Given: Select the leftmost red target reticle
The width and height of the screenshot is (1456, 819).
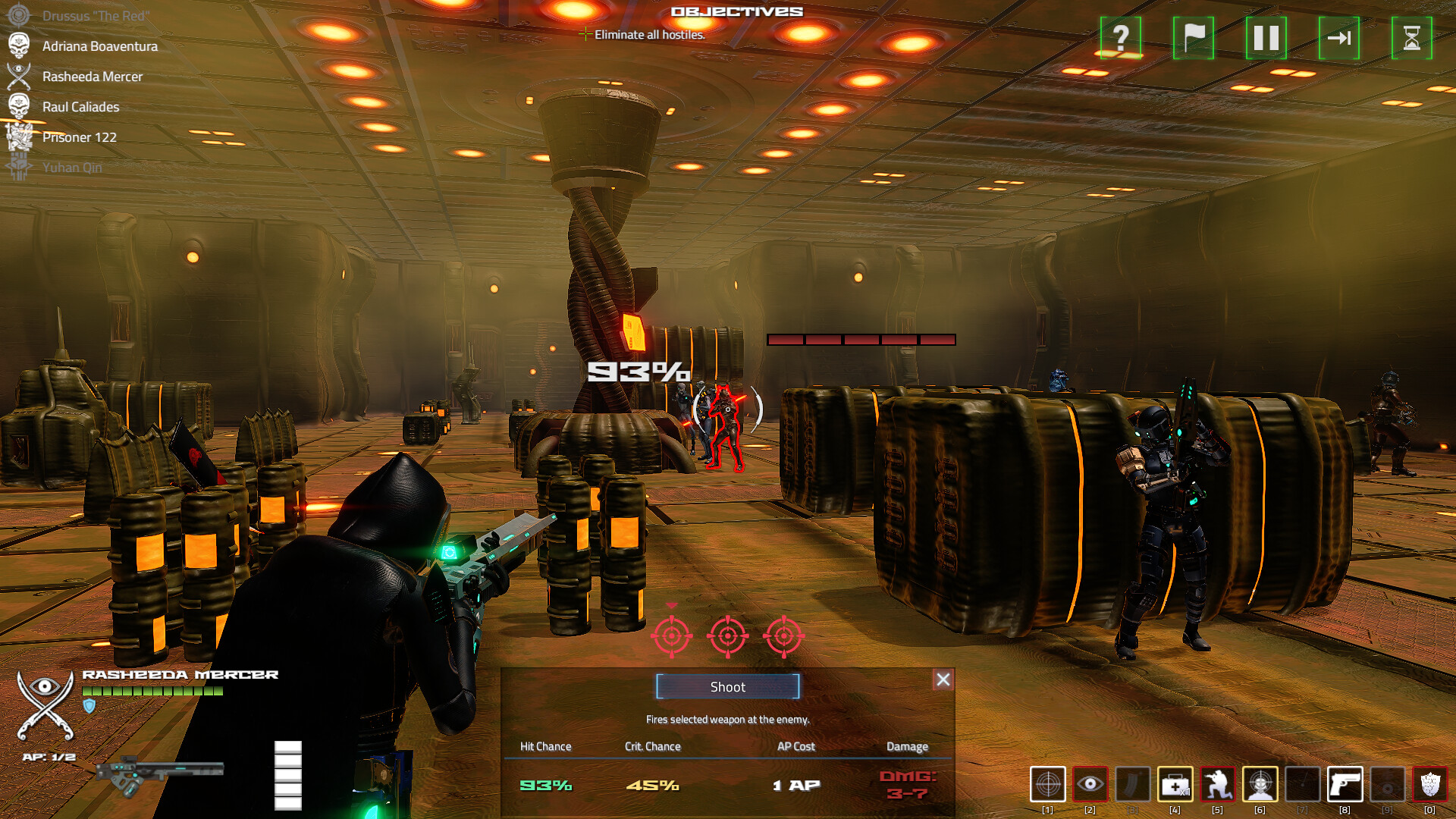Looking at the screenshot, I should (672, 637).
